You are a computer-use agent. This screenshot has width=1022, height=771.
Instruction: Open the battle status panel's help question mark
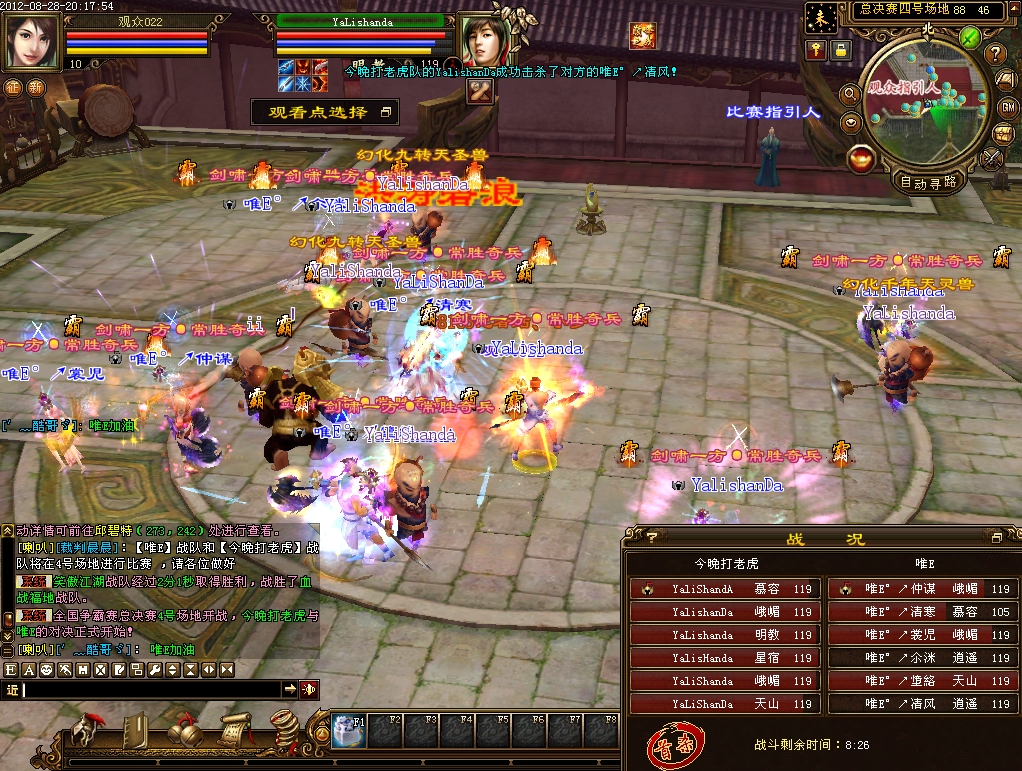(652, 538)
